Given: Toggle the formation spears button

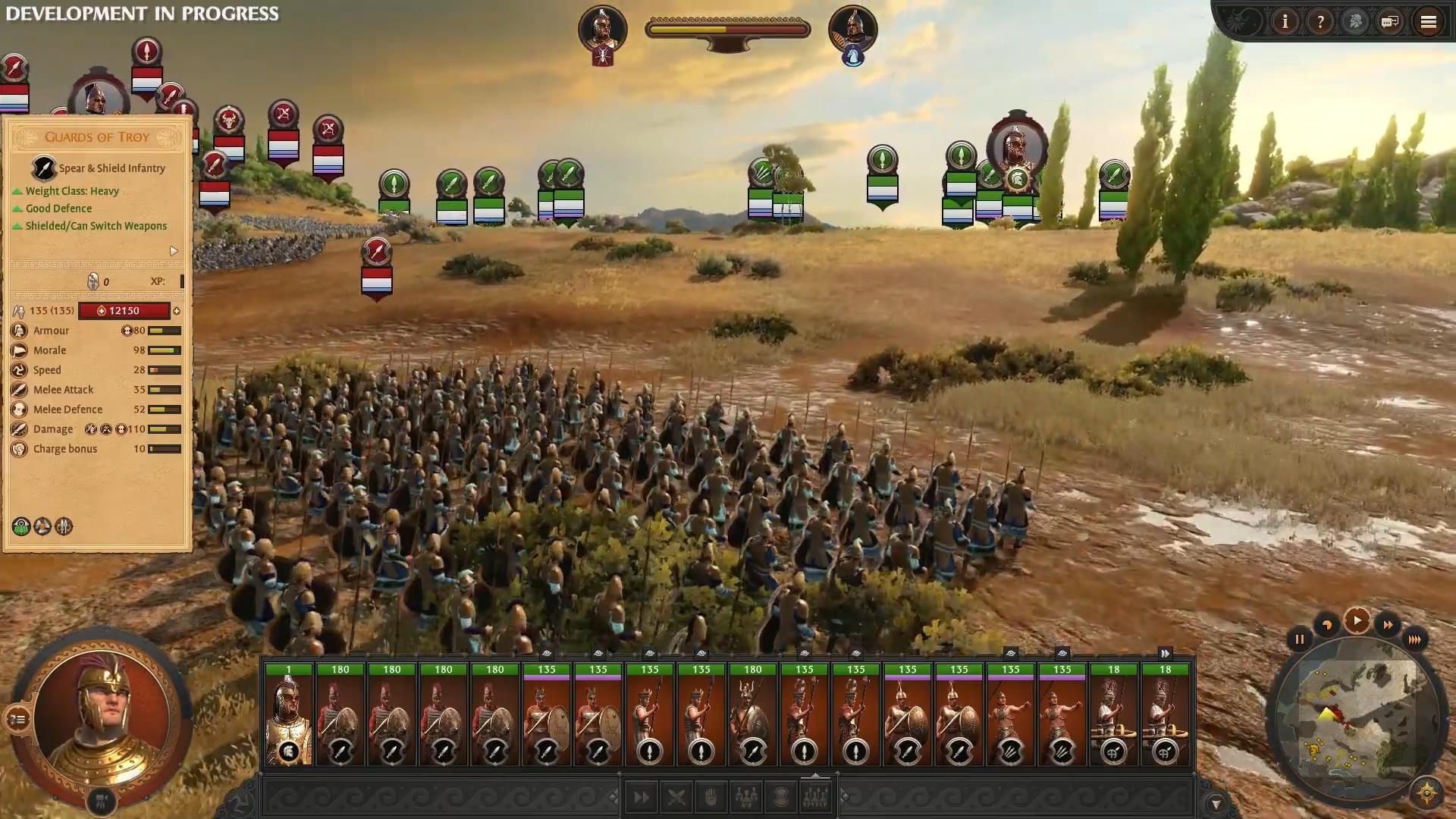Looking at the screenshot, I should 816,797.
